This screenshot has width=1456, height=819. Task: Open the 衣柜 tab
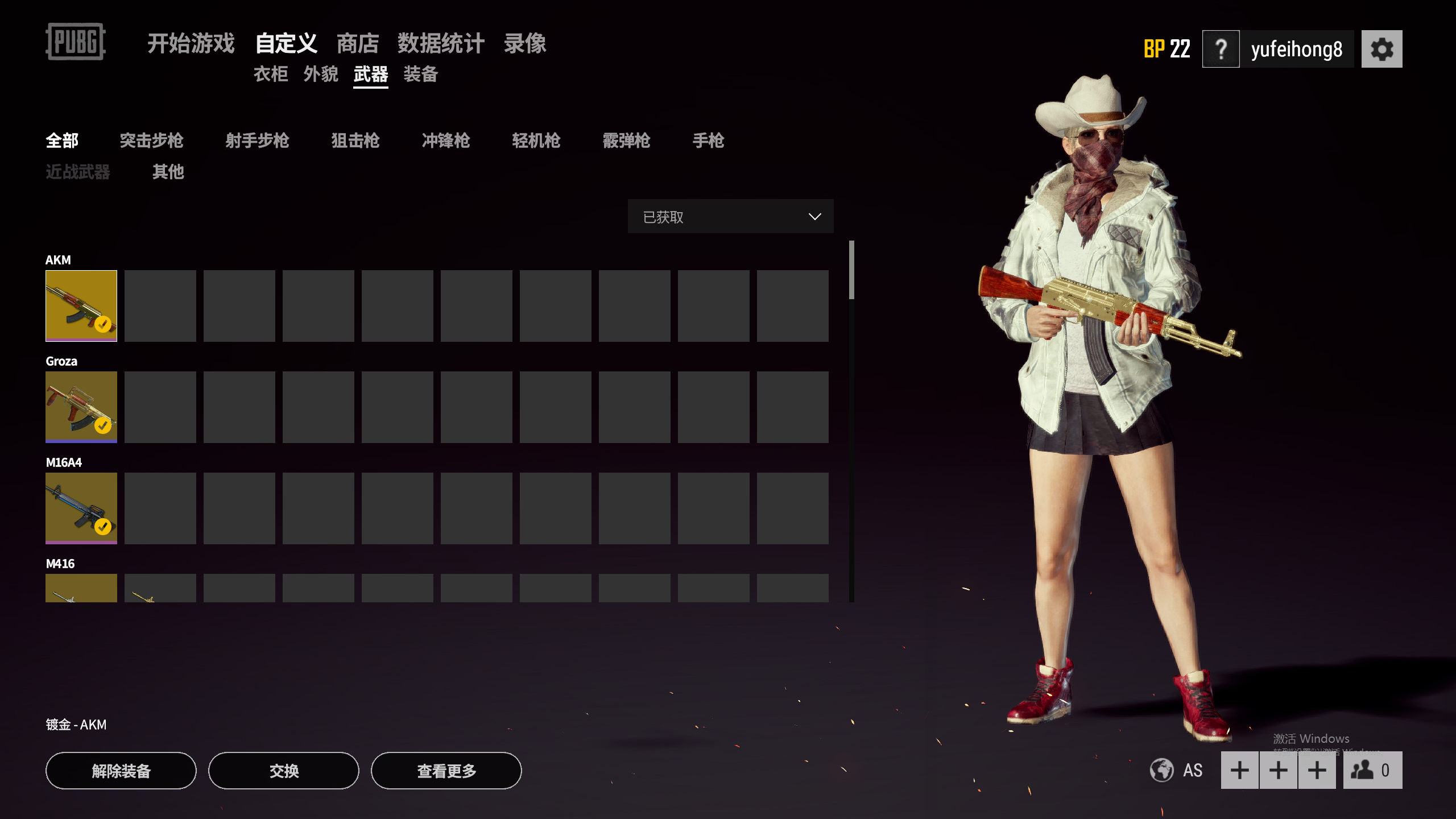(x=271, y=75)
